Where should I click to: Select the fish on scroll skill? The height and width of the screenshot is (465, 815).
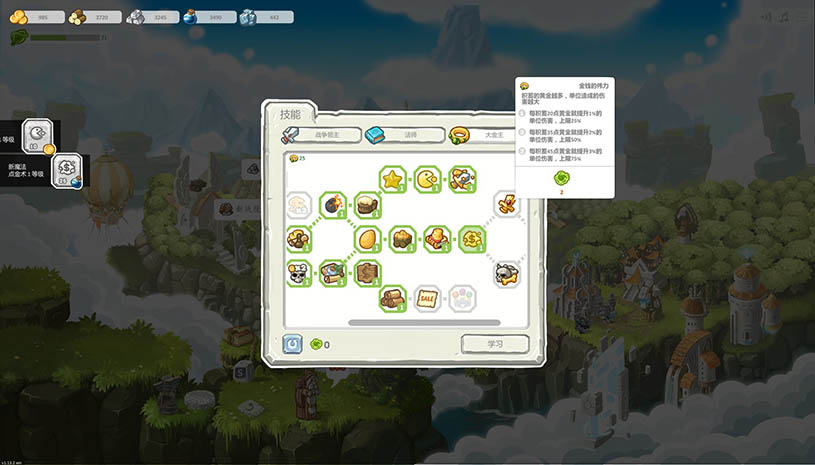coord(333,271)
